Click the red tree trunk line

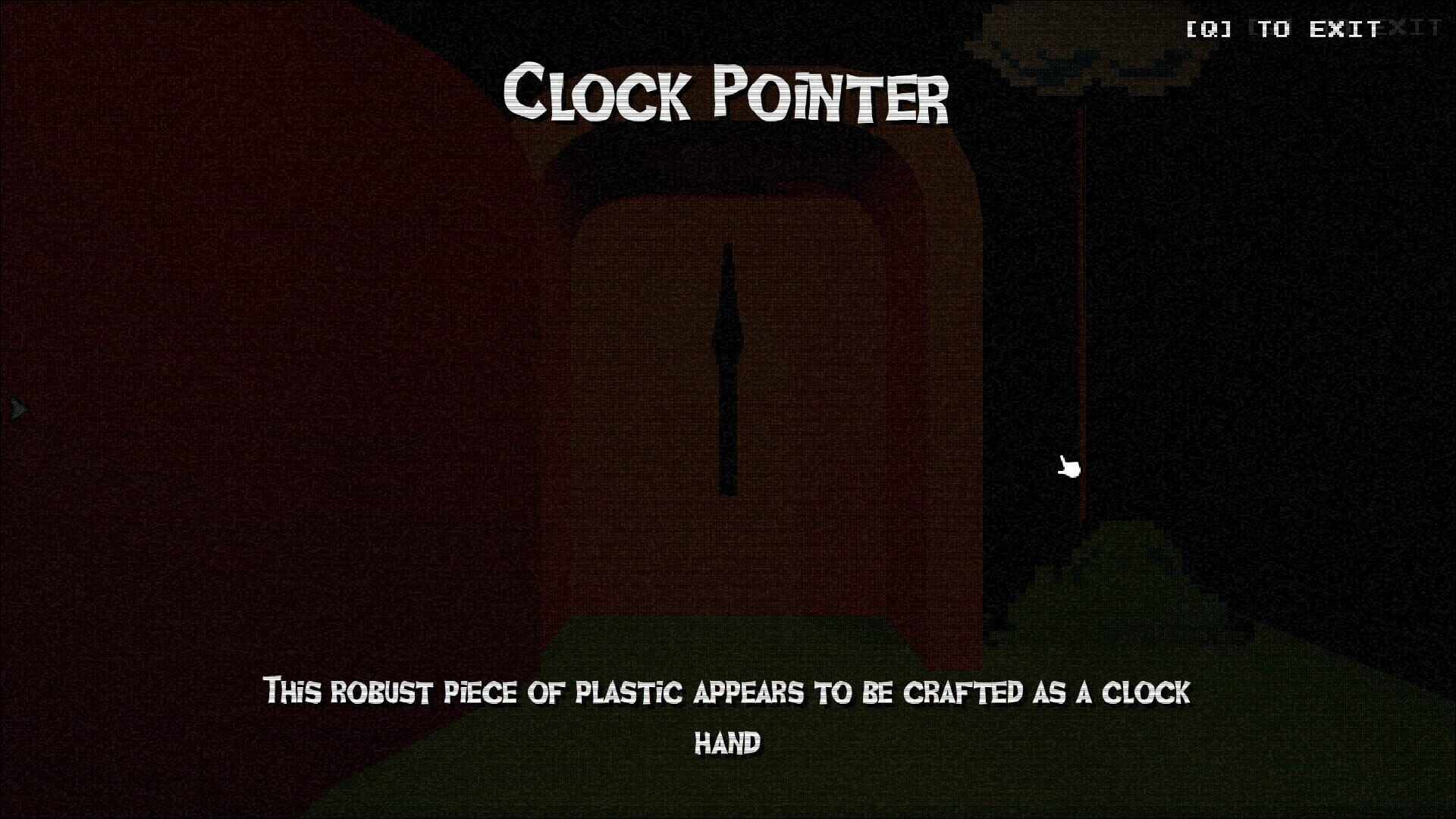[1083, 303]
